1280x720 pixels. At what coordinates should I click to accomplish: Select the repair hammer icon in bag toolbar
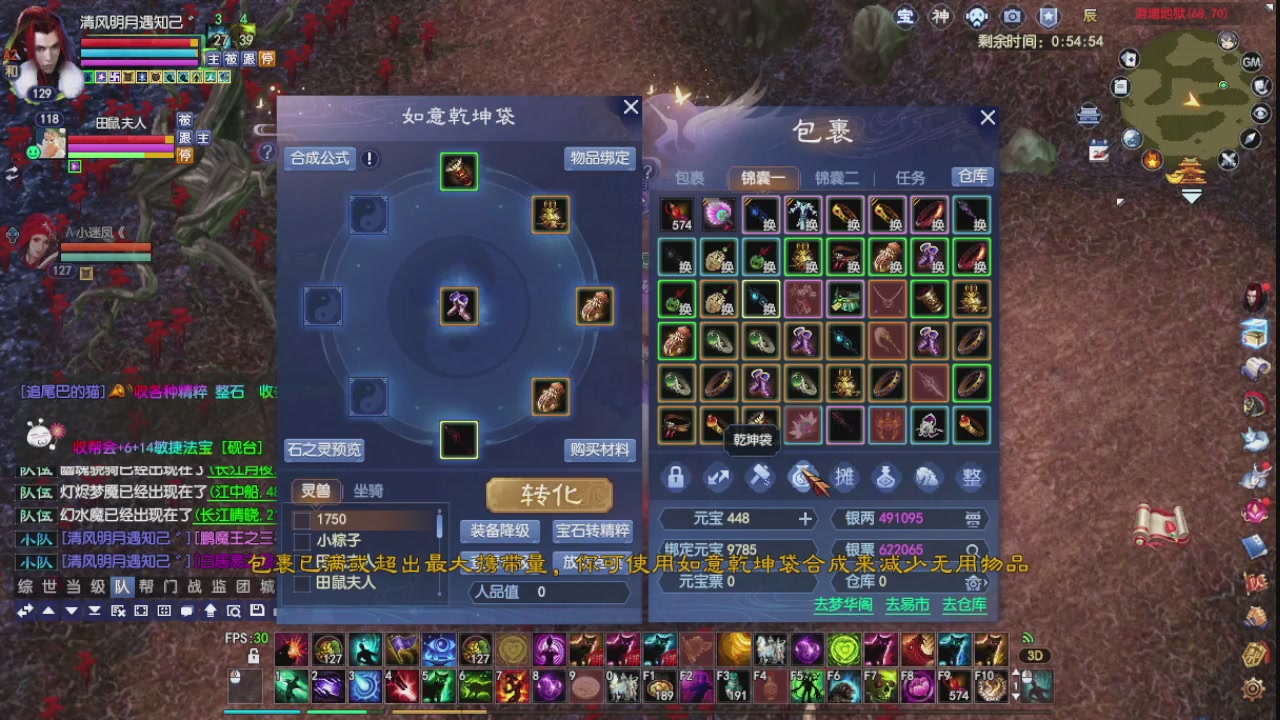(760, 478)
